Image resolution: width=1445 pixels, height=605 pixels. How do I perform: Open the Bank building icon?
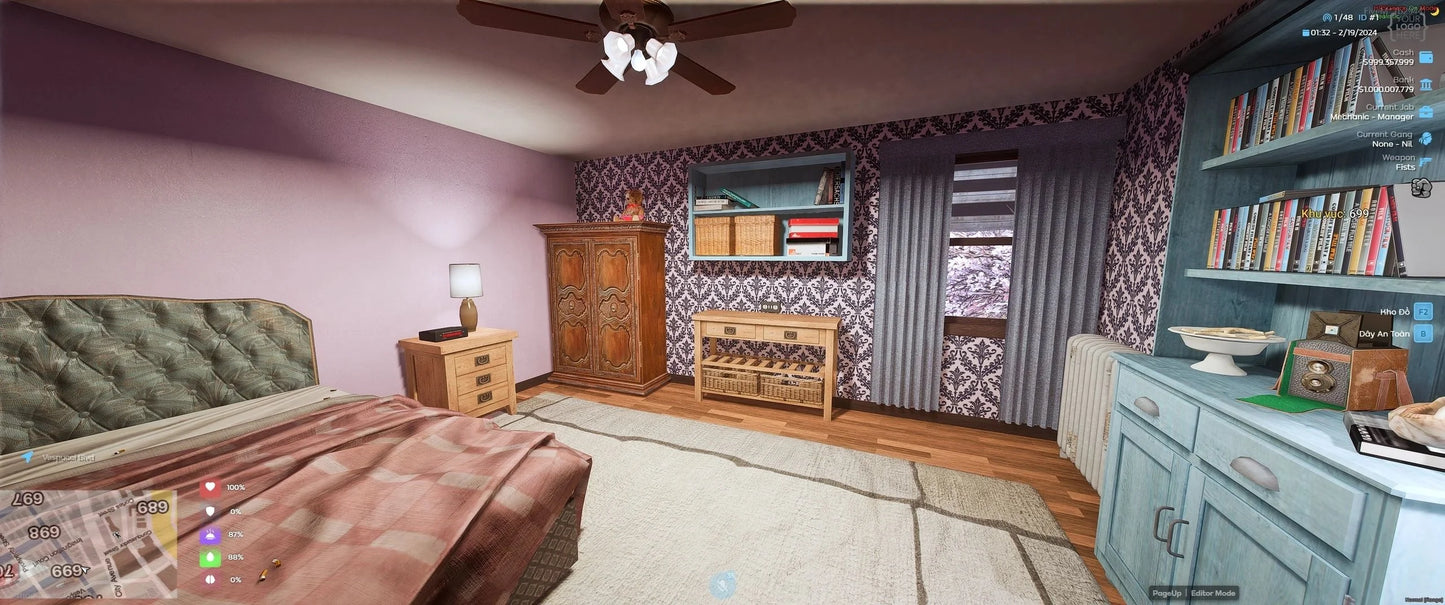(1425, 84)
